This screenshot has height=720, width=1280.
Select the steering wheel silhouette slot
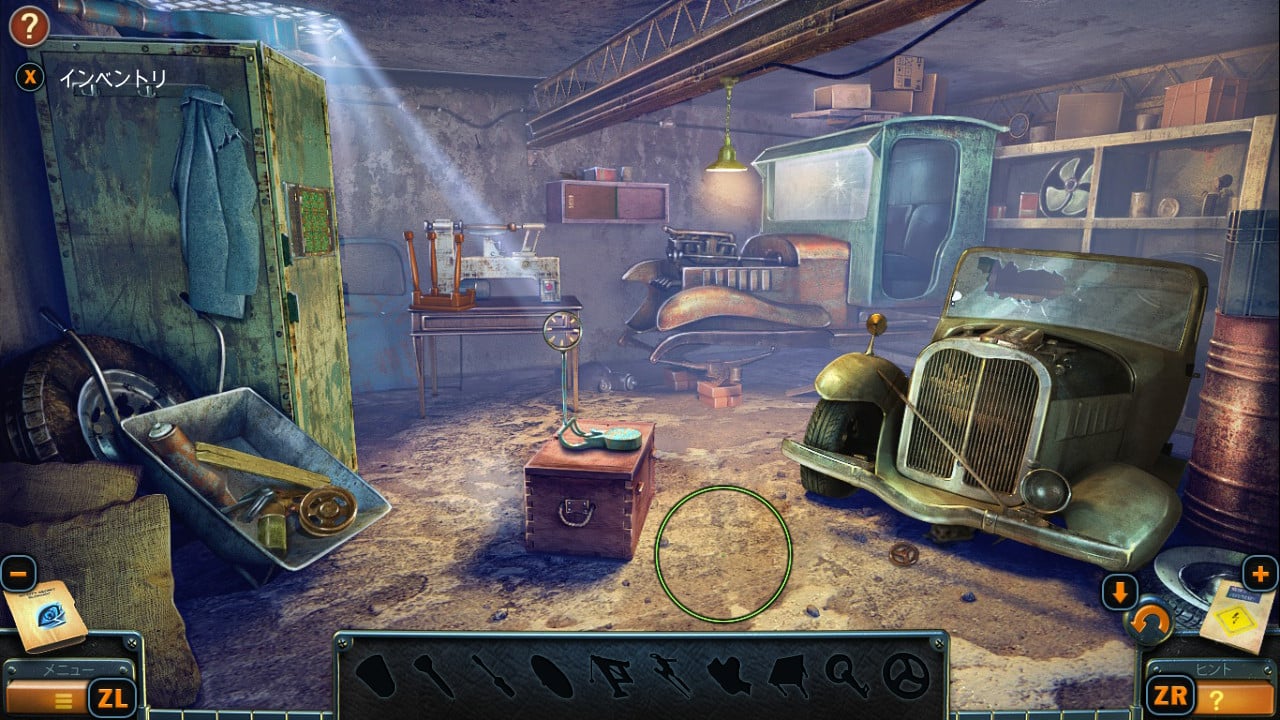click(x=906, y=676)
